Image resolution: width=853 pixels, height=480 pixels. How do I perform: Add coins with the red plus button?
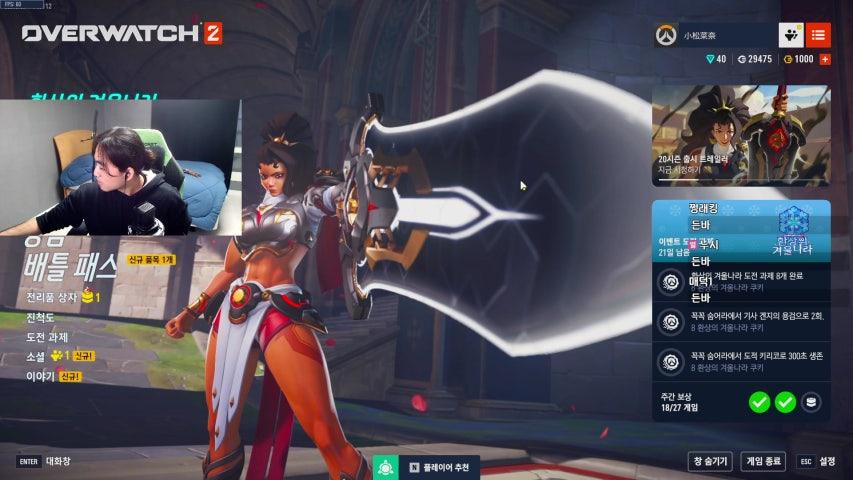pos(825,59)
